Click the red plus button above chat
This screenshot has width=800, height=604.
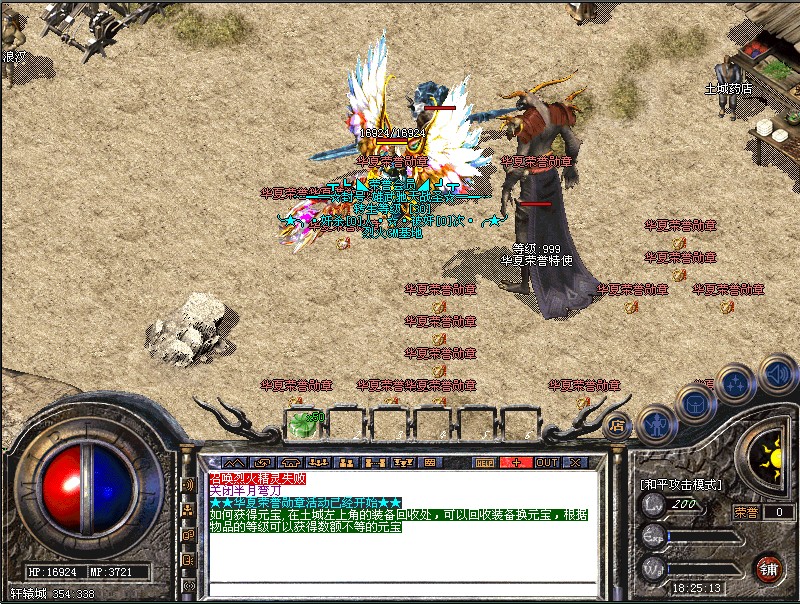516,463
